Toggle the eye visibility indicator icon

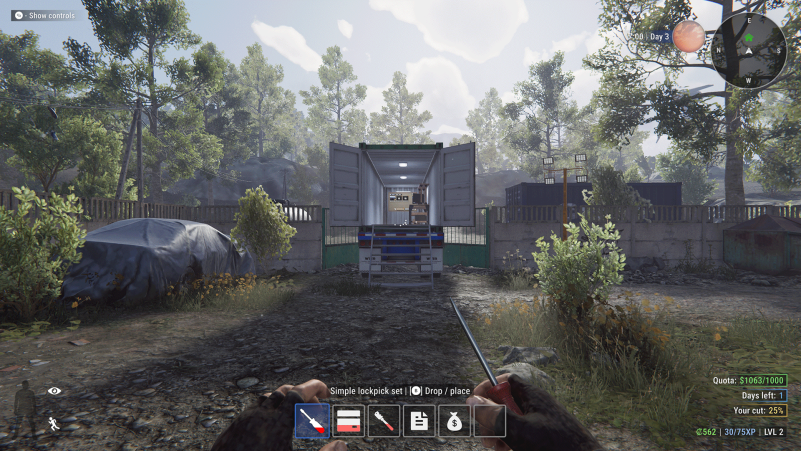pos(54,390)
